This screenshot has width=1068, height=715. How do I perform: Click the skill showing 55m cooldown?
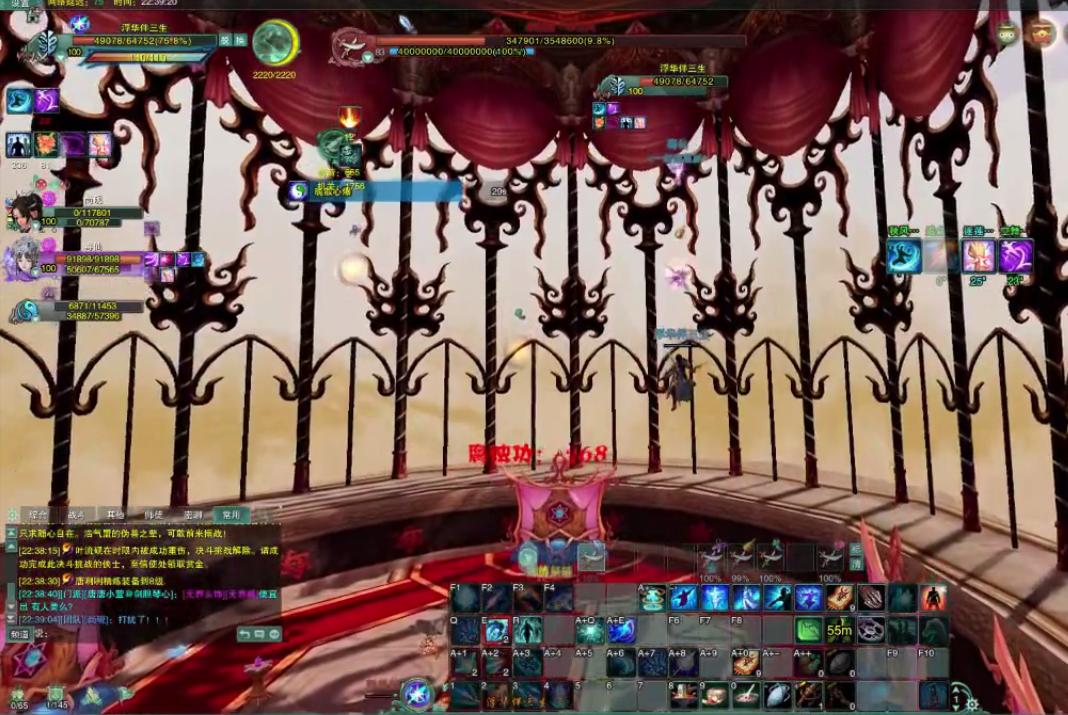(x=839, y=630)
